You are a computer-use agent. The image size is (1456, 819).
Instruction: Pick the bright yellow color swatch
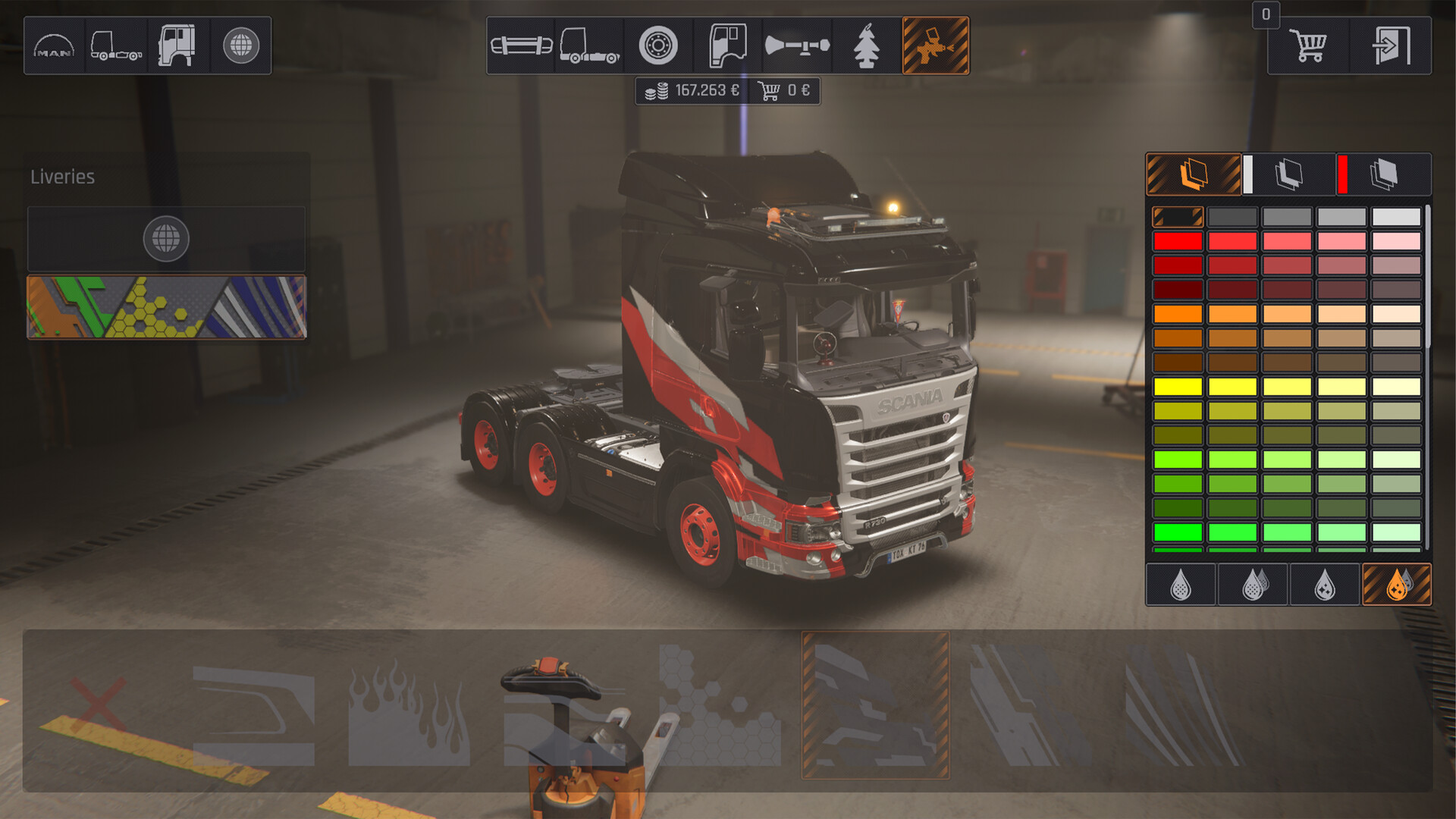1178,387
